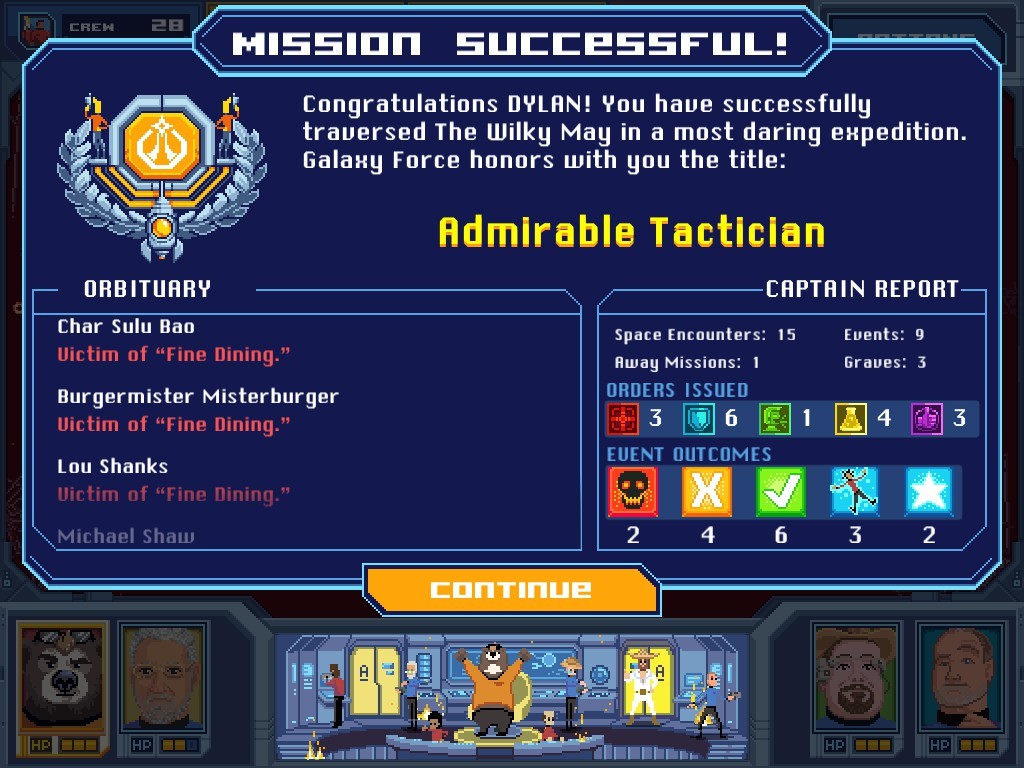Select the bear crew member portrait

(x=61, y=678)
